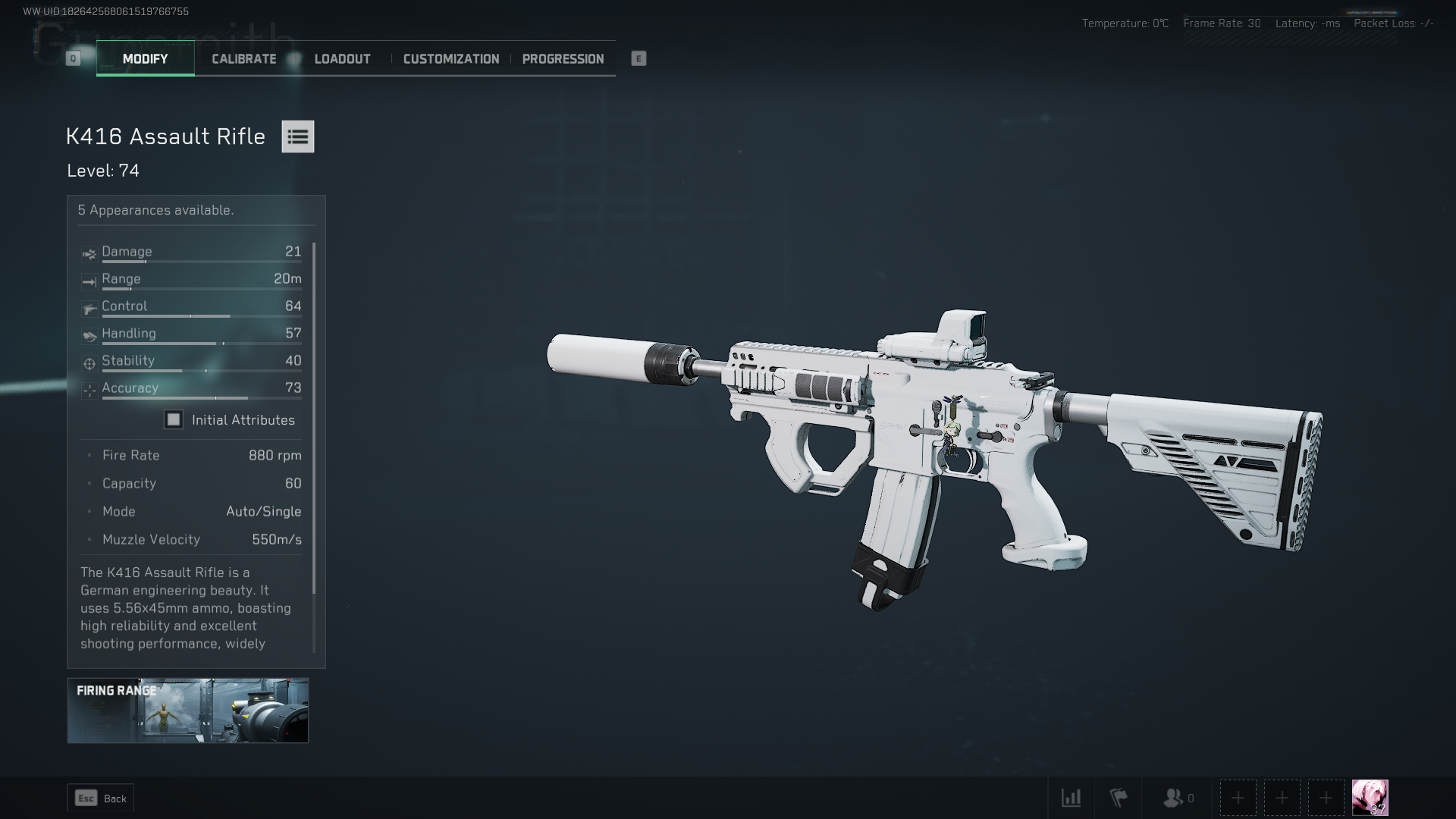The width and height of the screenshot is (1456, 819).
Task: Click the Esc Back button
Action: click(100, 798)
